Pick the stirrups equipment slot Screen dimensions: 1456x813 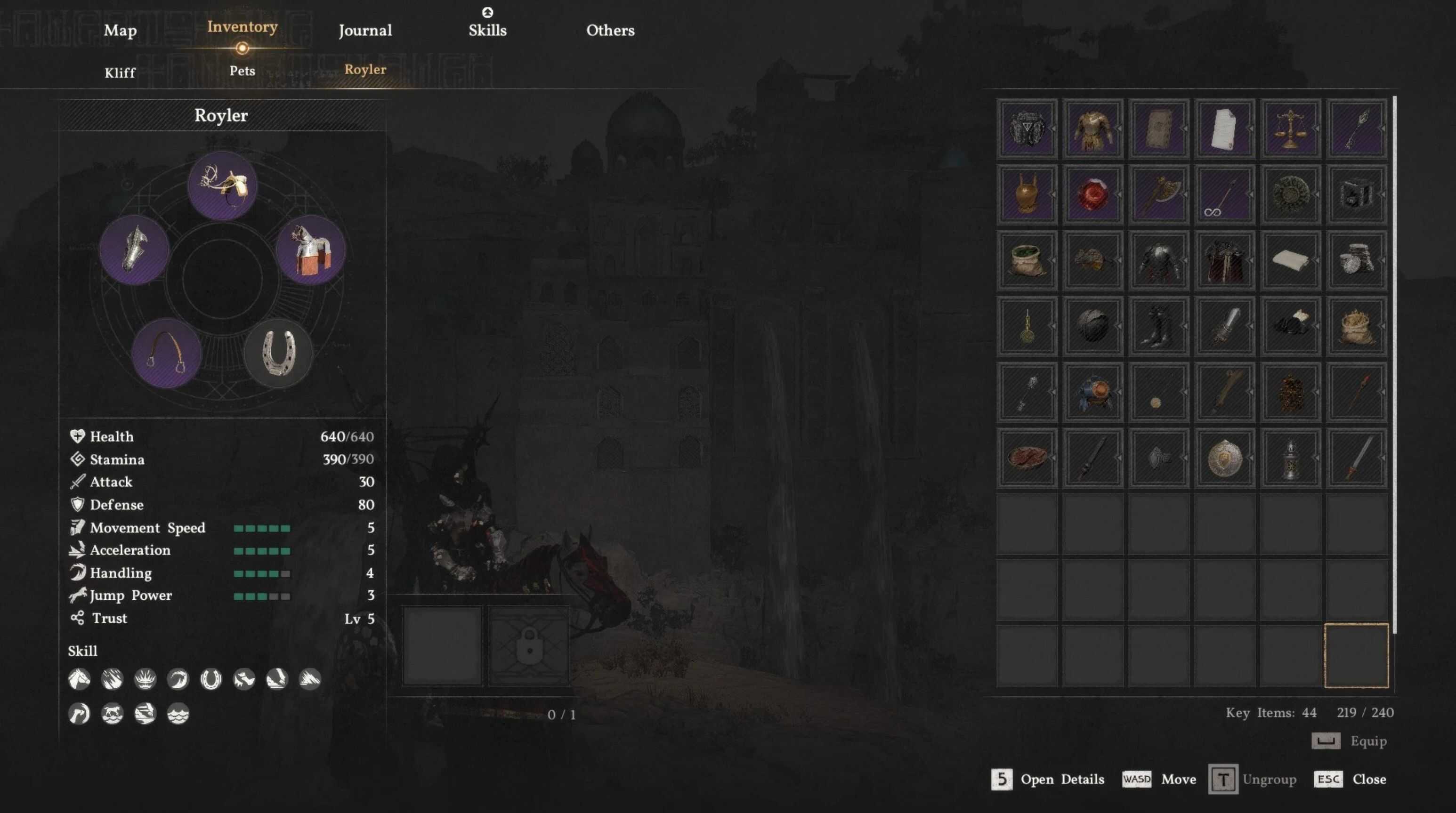tap(166, 353)
